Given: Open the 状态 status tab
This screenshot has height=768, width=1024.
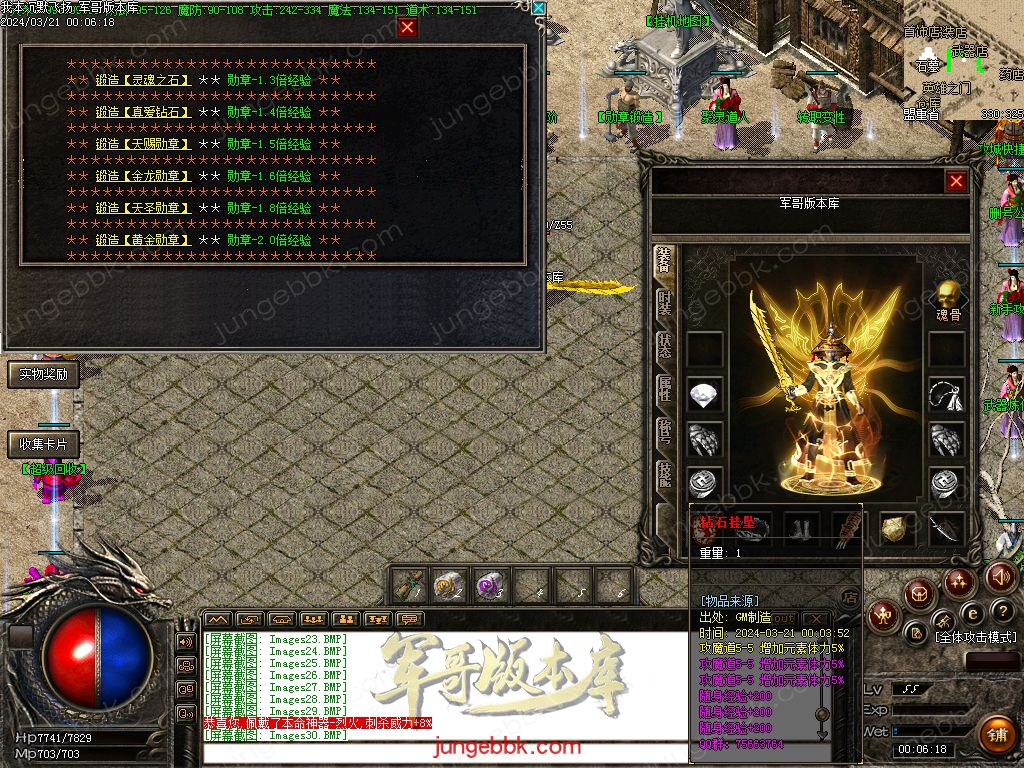Looking at the screenshot, I should [x=665, y=347].
